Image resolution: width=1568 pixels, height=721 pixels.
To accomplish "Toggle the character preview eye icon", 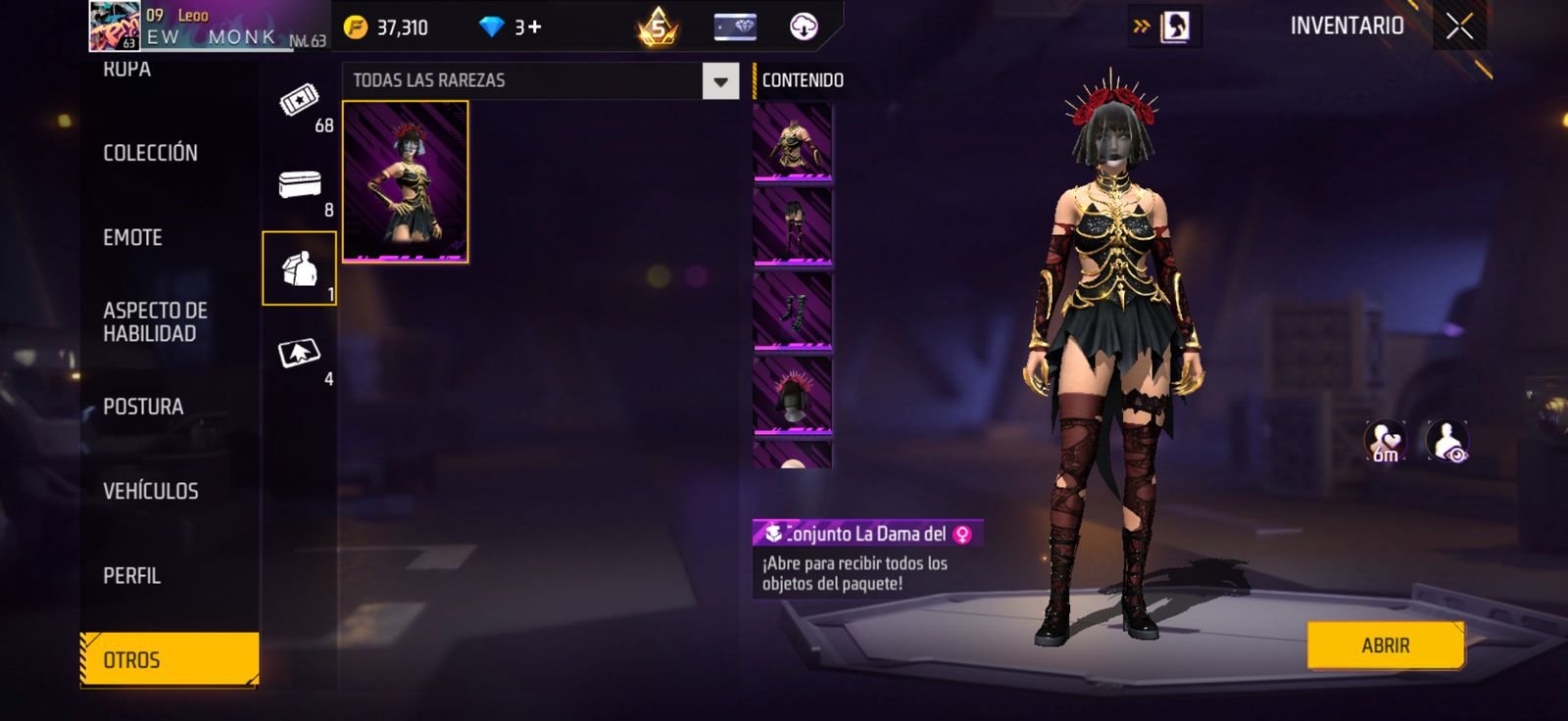I will pos(1446,442).
